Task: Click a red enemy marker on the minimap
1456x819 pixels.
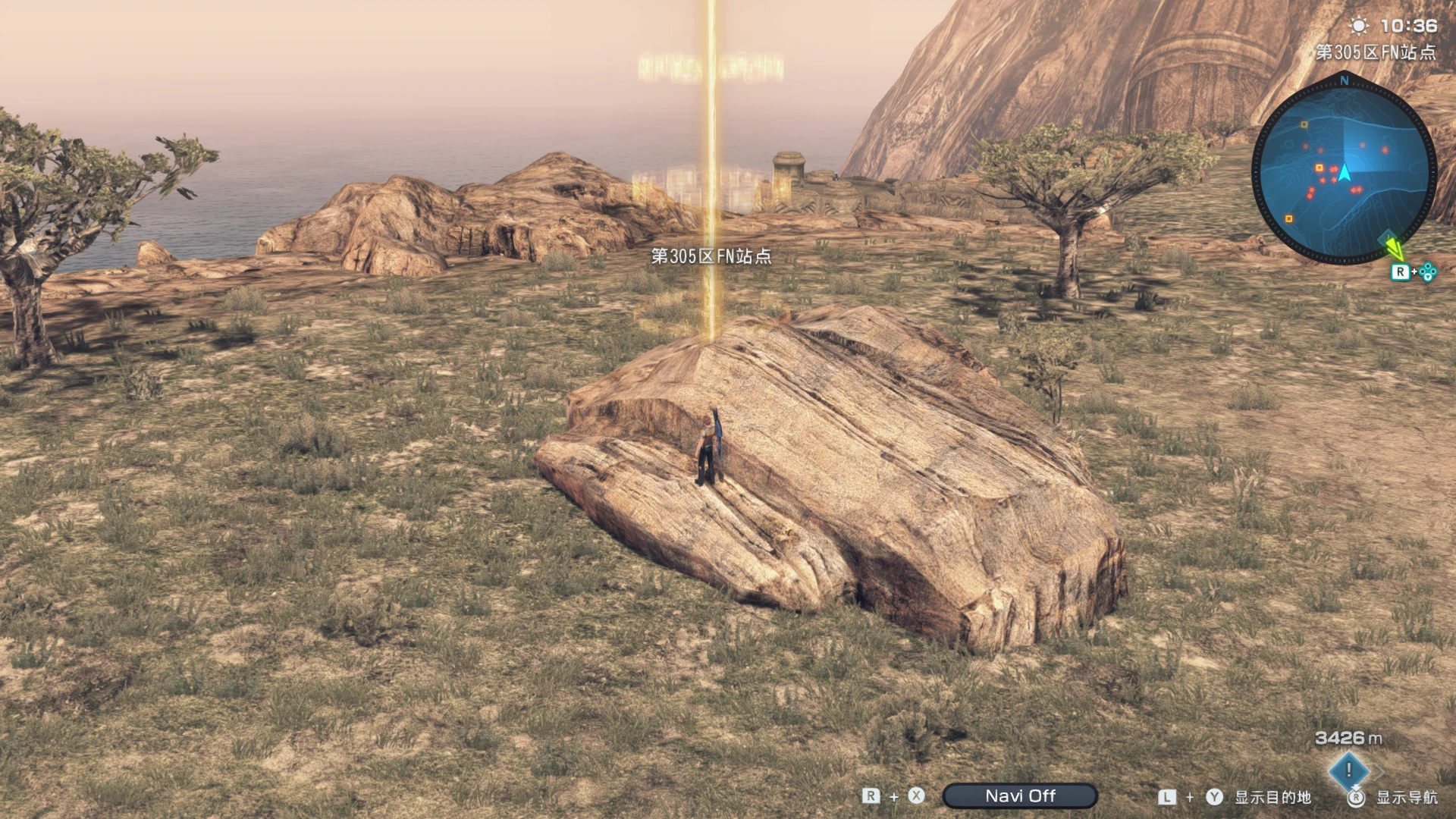Action: pos(1332,170)
